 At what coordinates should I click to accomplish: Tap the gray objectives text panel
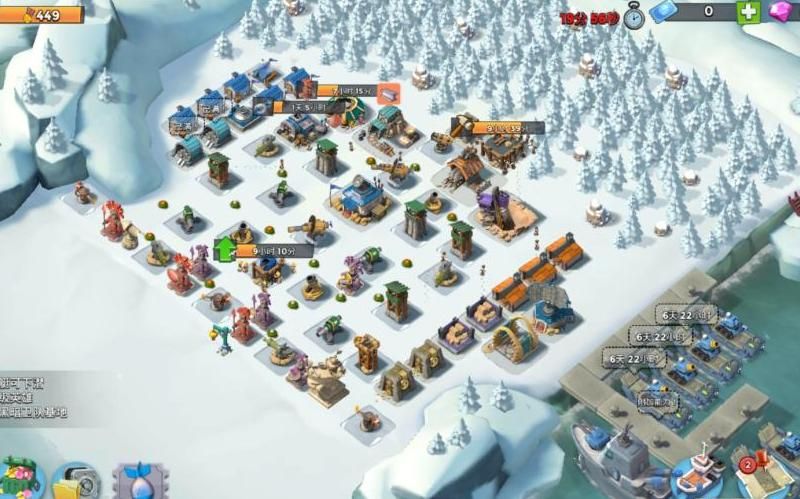36,396
